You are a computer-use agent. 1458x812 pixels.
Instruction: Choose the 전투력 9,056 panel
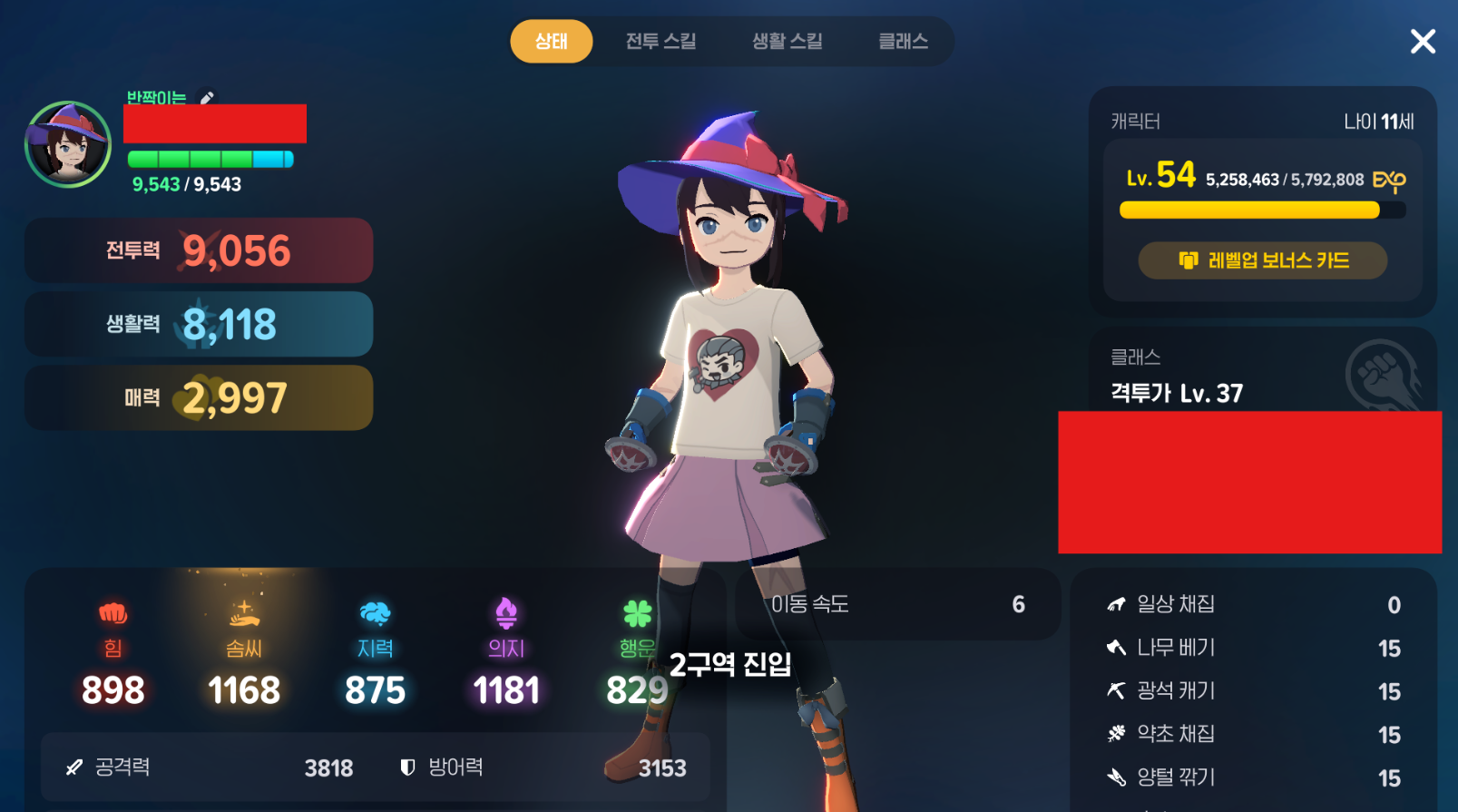pos(199,250)
